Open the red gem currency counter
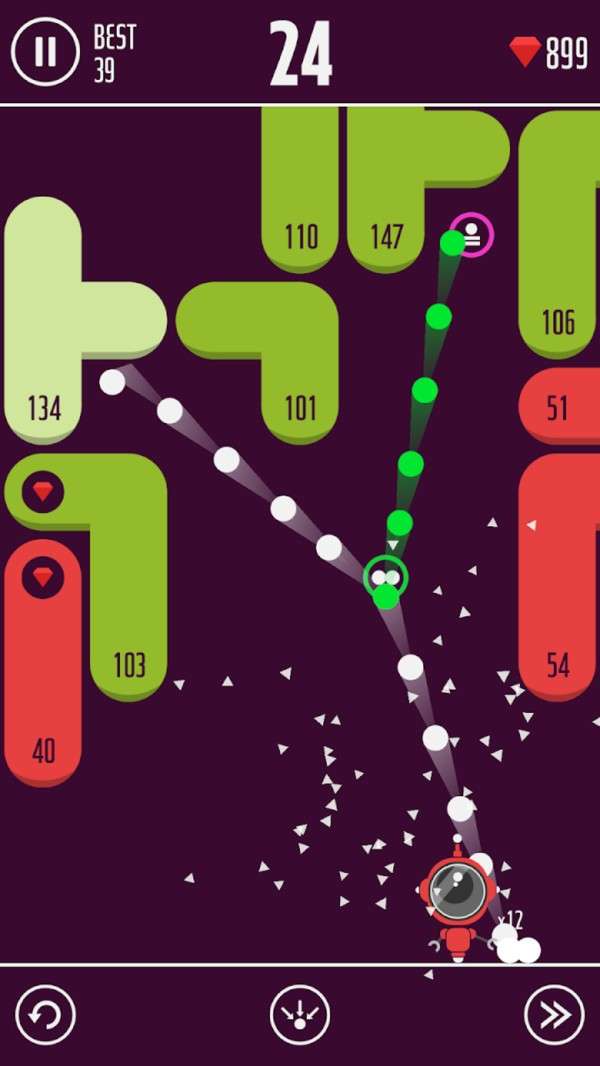 point(549,53)
